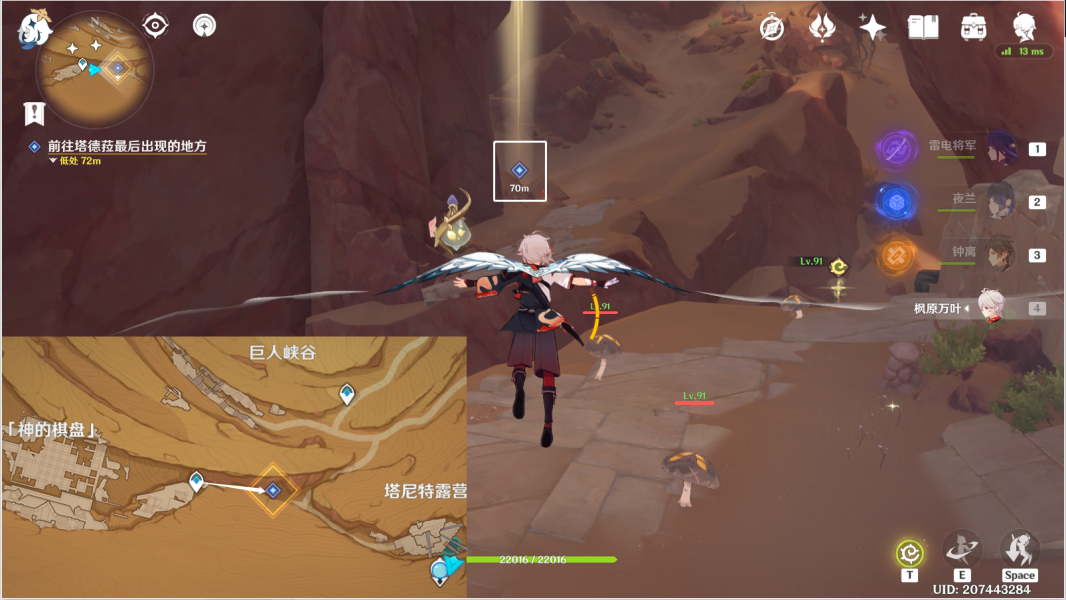Open the circular minimap
This screenshot has width=1066, height=600.
[x=95, y=68]
